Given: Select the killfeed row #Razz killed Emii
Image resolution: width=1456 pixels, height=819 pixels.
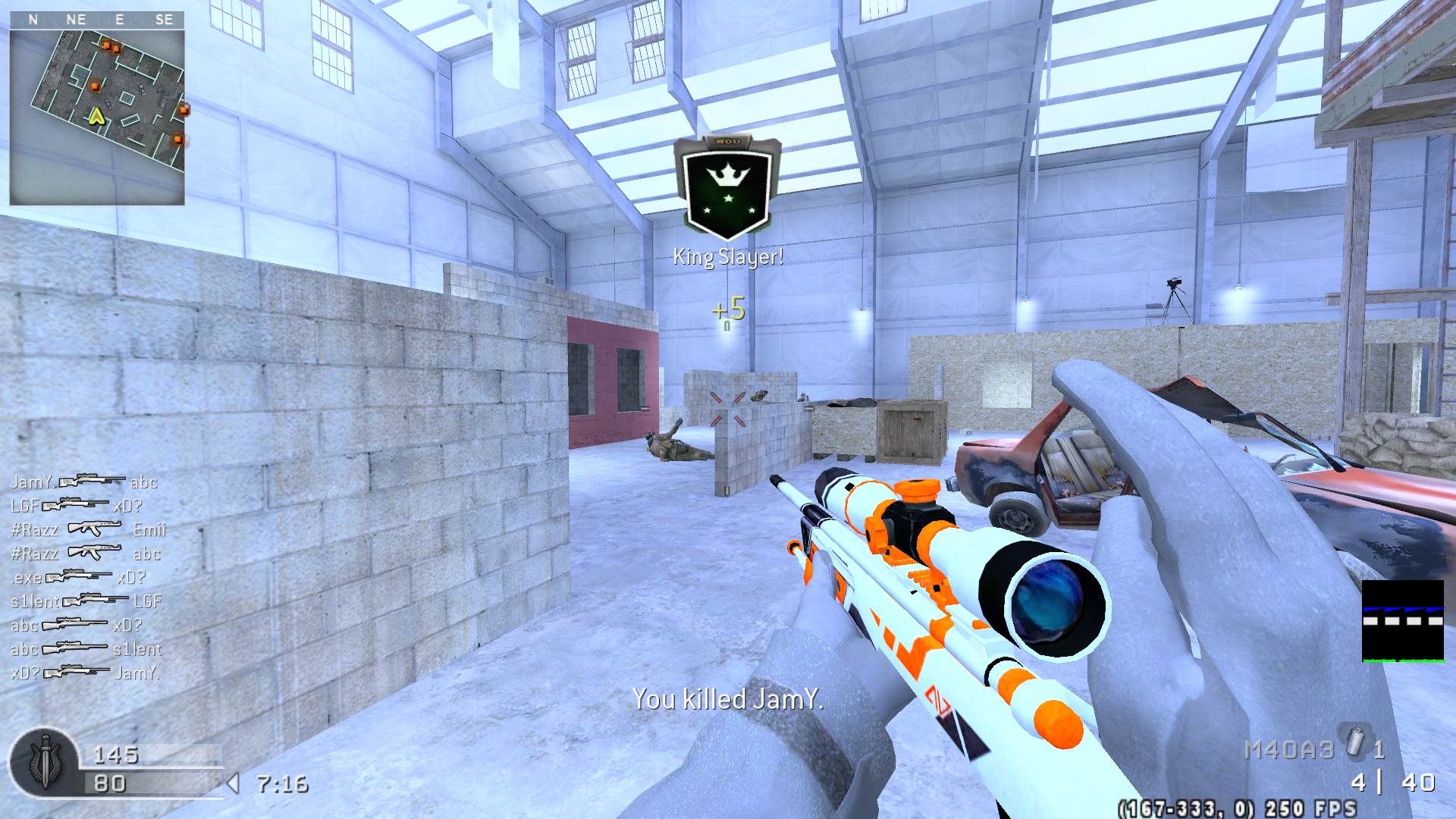Looking at the screenshot, I should click(88, 529).
